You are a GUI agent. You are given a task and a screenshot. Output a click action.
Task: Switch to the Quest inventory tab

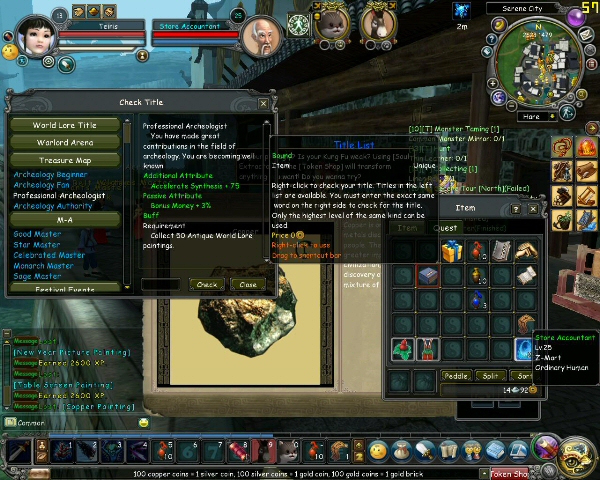[447, 228]
